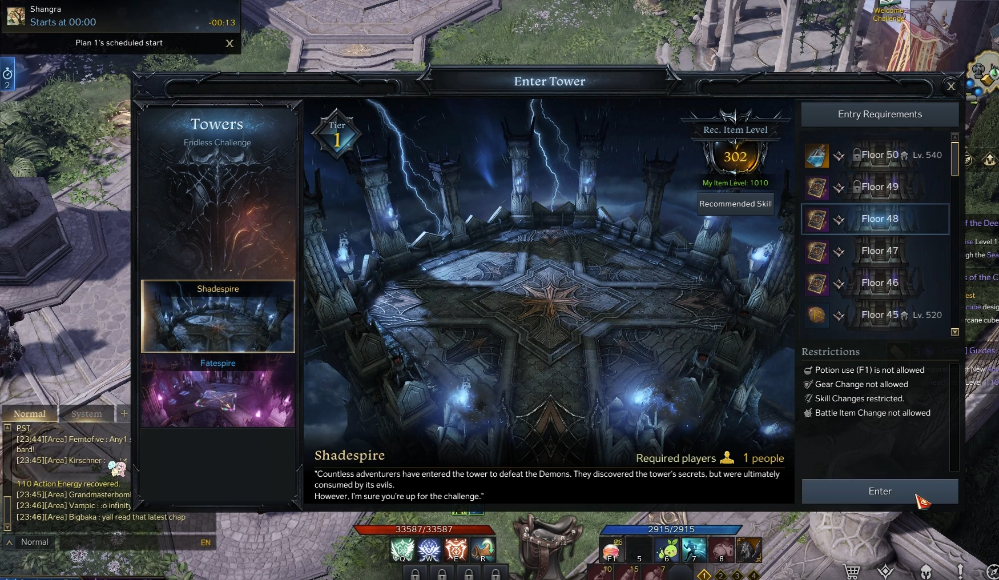Switch to the Normal chat tab
Viewport: 999px width, 580px height.
point(30,414)
